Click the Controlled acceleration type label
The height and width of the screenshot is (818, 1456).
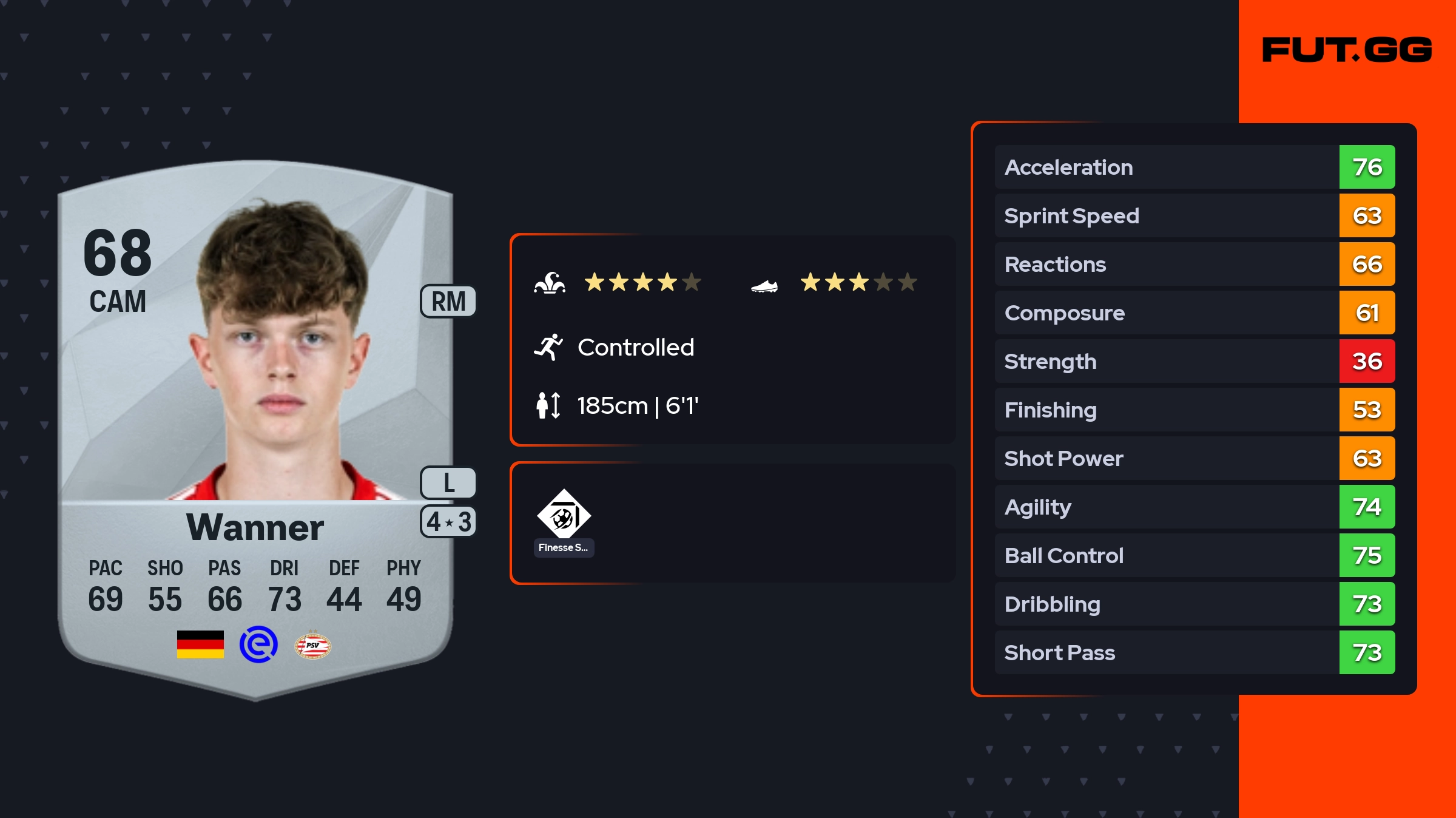pyautogui.click(x=635, y=347)
